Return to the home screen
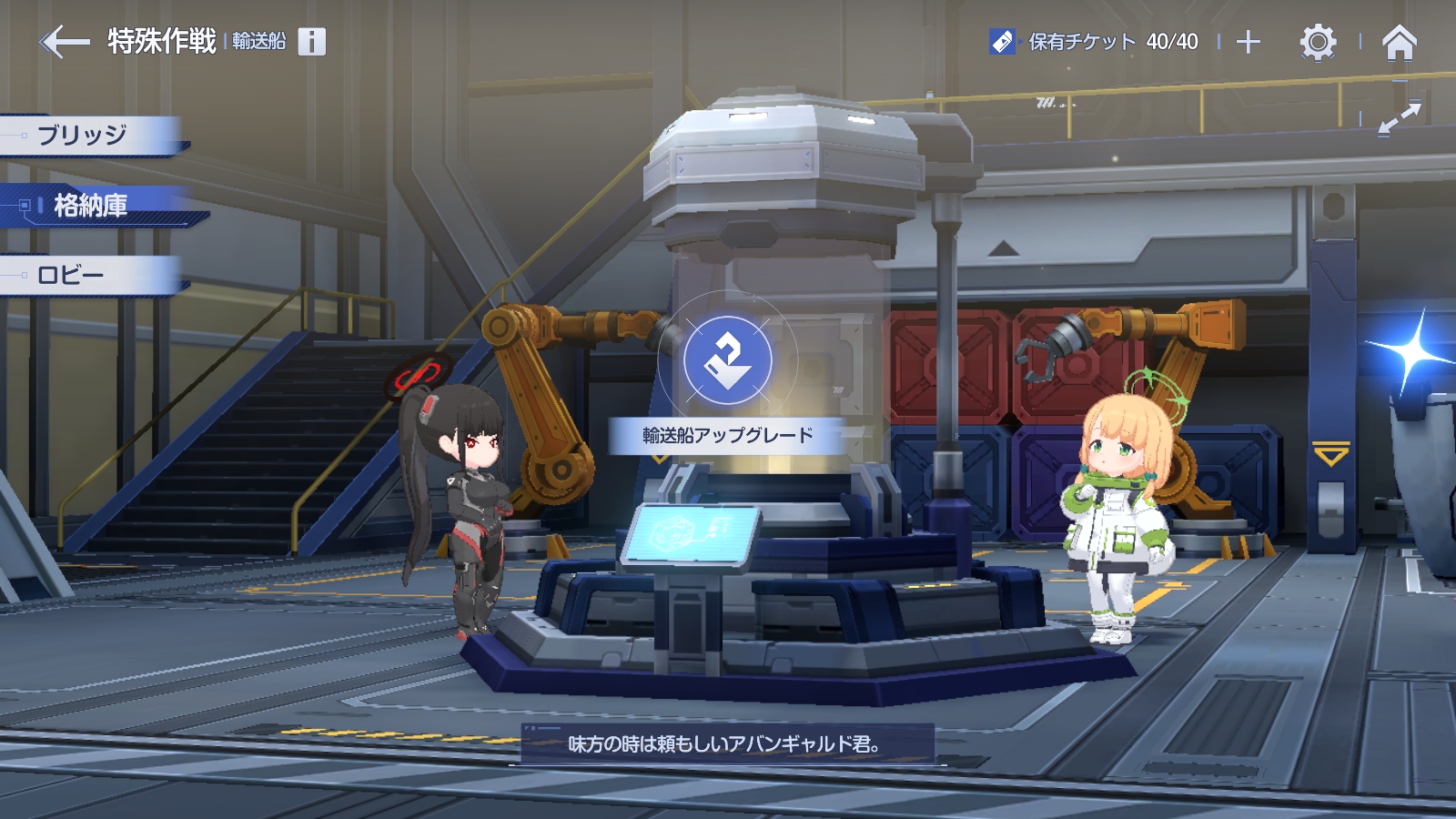1456x819 pixels. click(1399, 42)
